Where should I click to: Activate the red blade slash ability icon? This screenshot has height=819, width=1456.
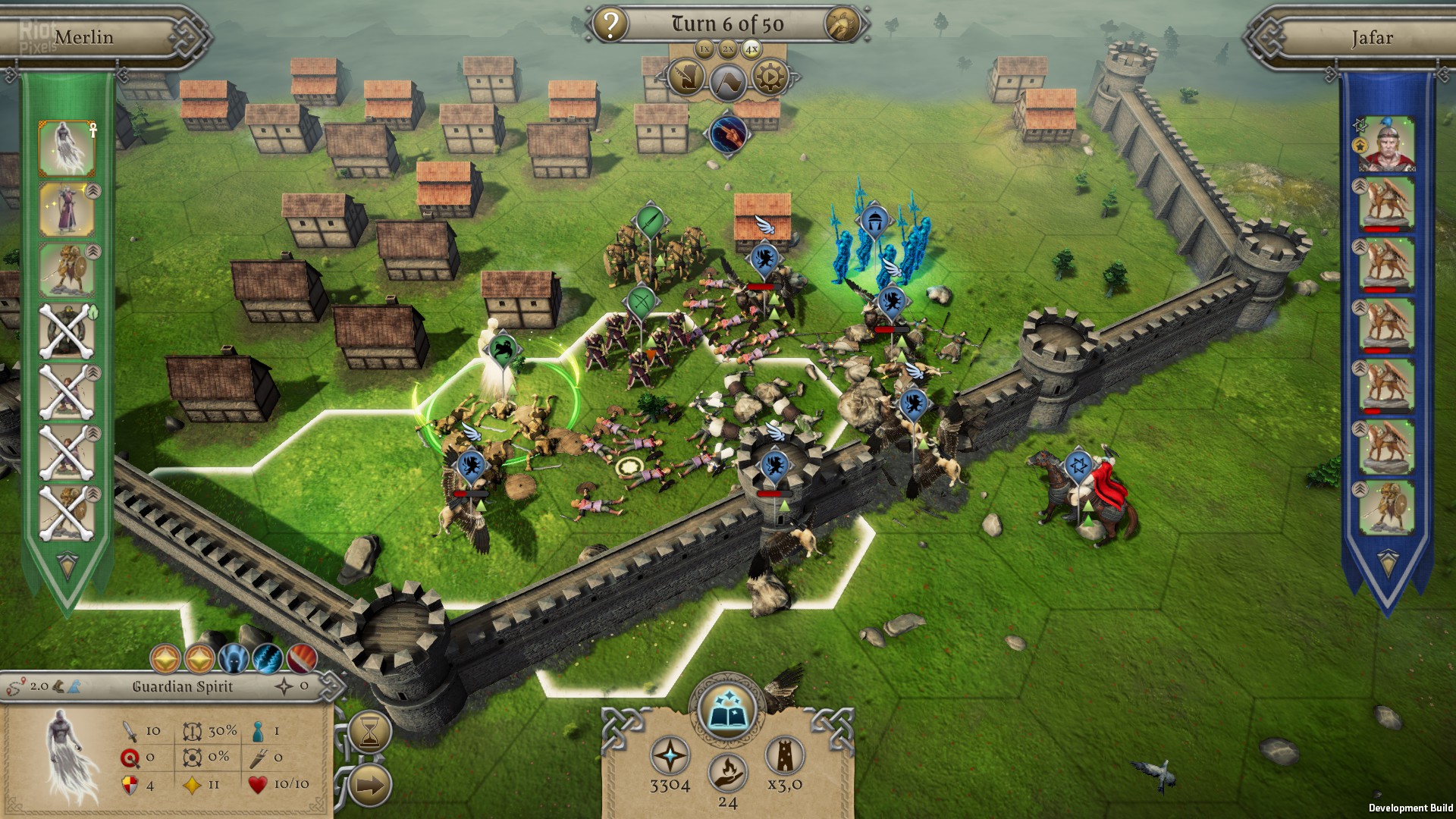(301, 658)
